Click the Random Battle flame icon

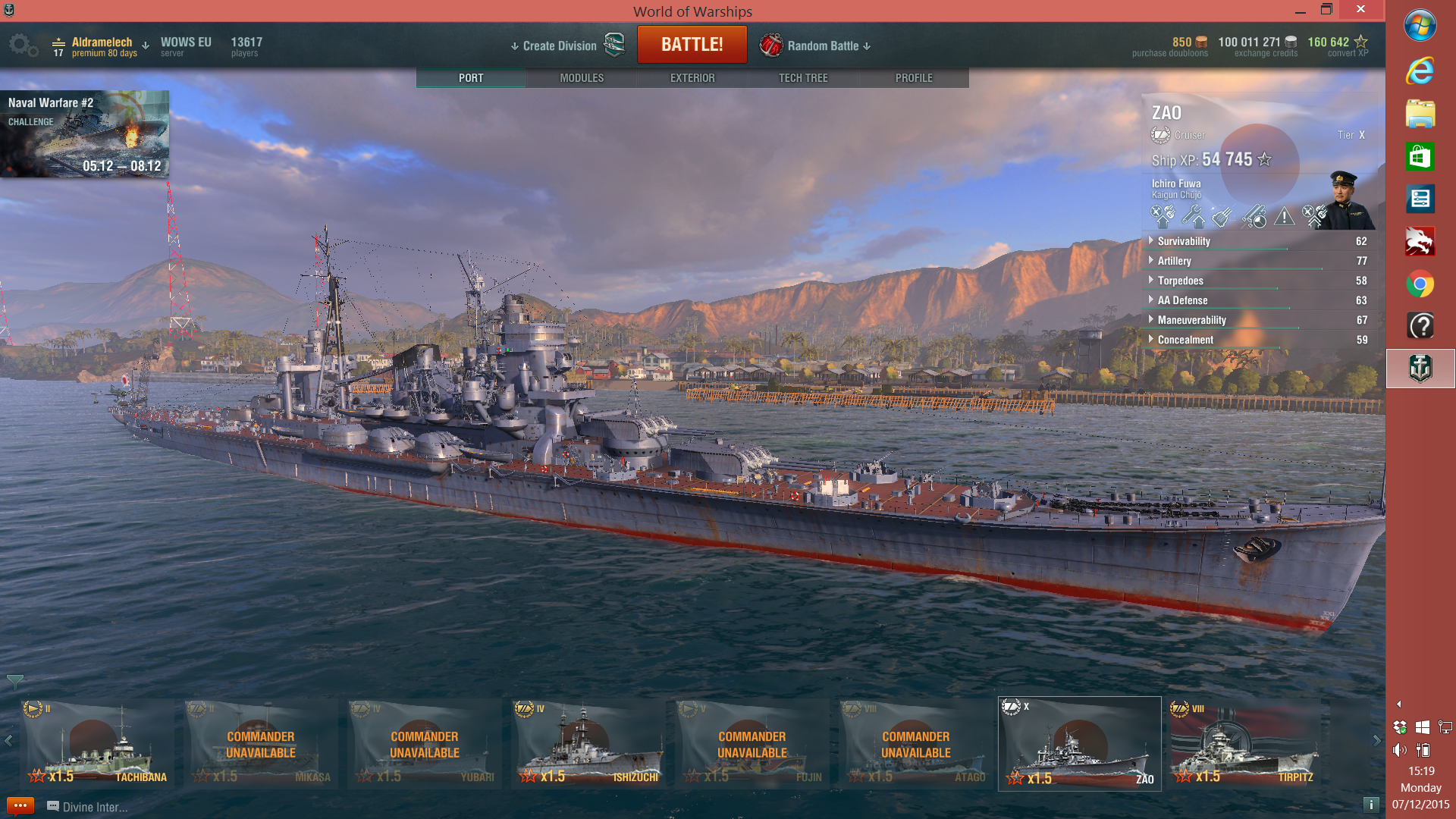coord(773,45)
